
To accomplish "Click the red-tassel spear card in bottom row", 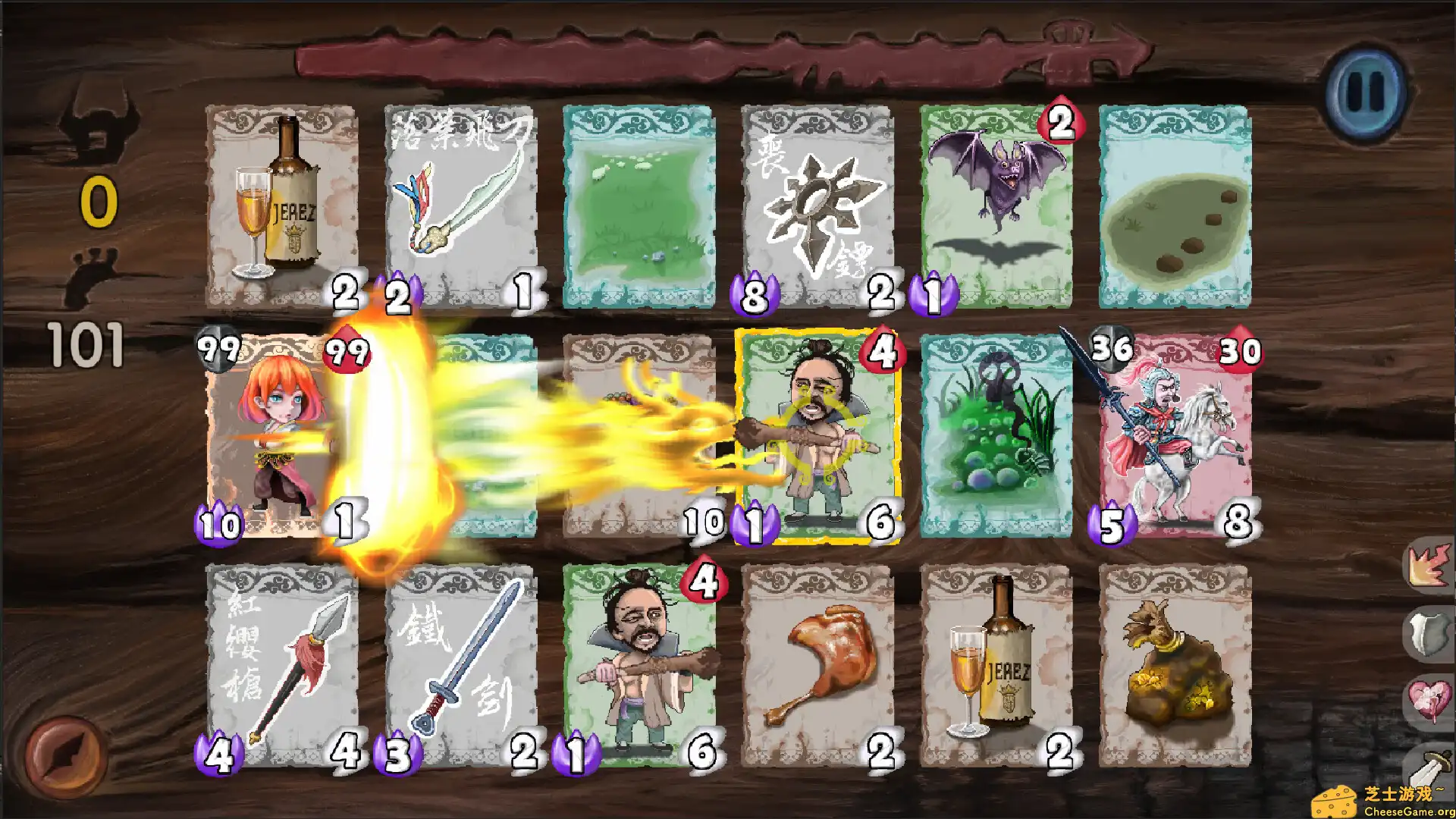I will click(x=281, y=667).
